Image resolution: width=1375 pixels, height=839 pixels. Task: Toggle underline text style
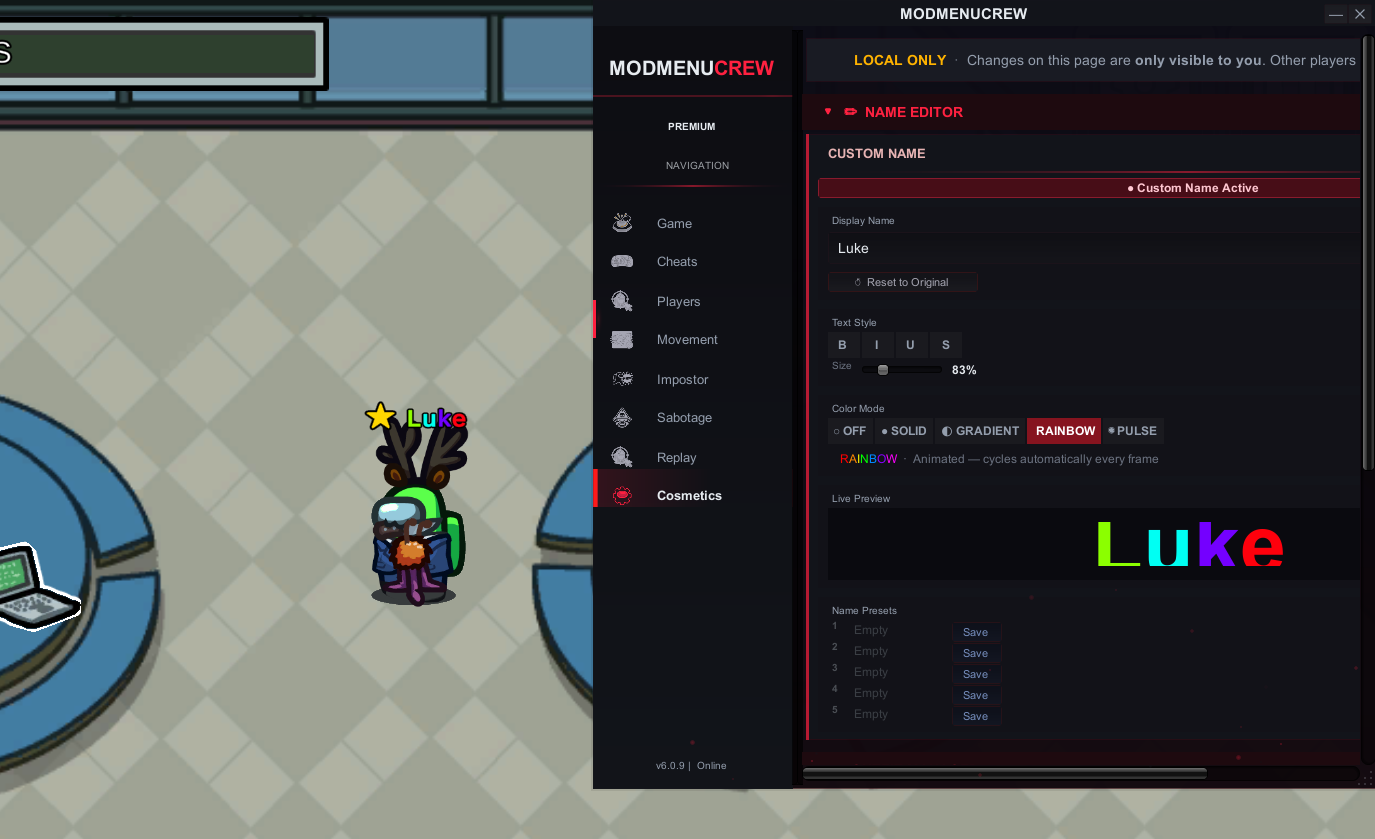click(910, 345)
